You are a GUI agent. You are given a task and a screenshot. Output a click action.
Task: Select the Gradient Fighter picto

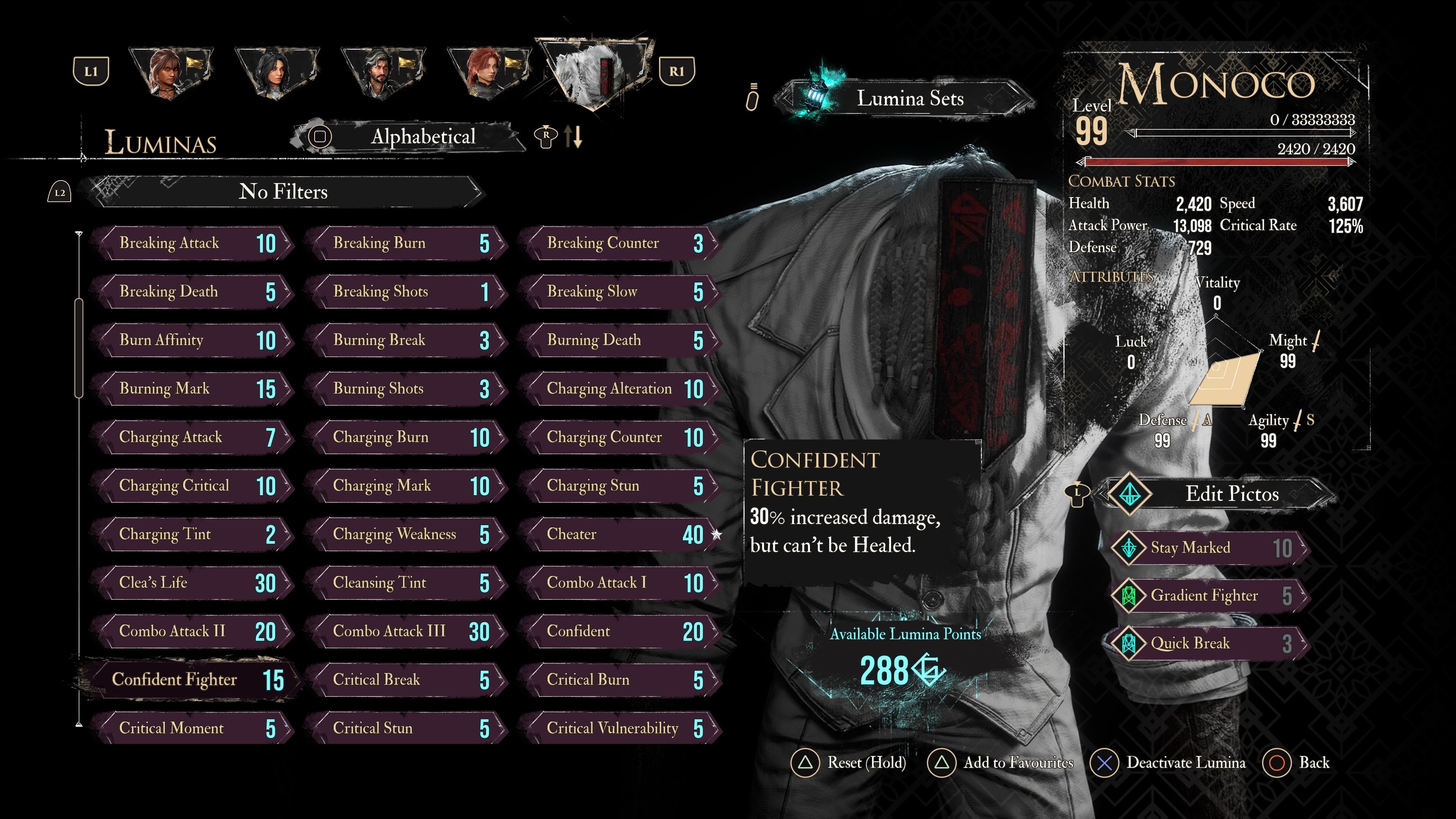[1210, 595]
